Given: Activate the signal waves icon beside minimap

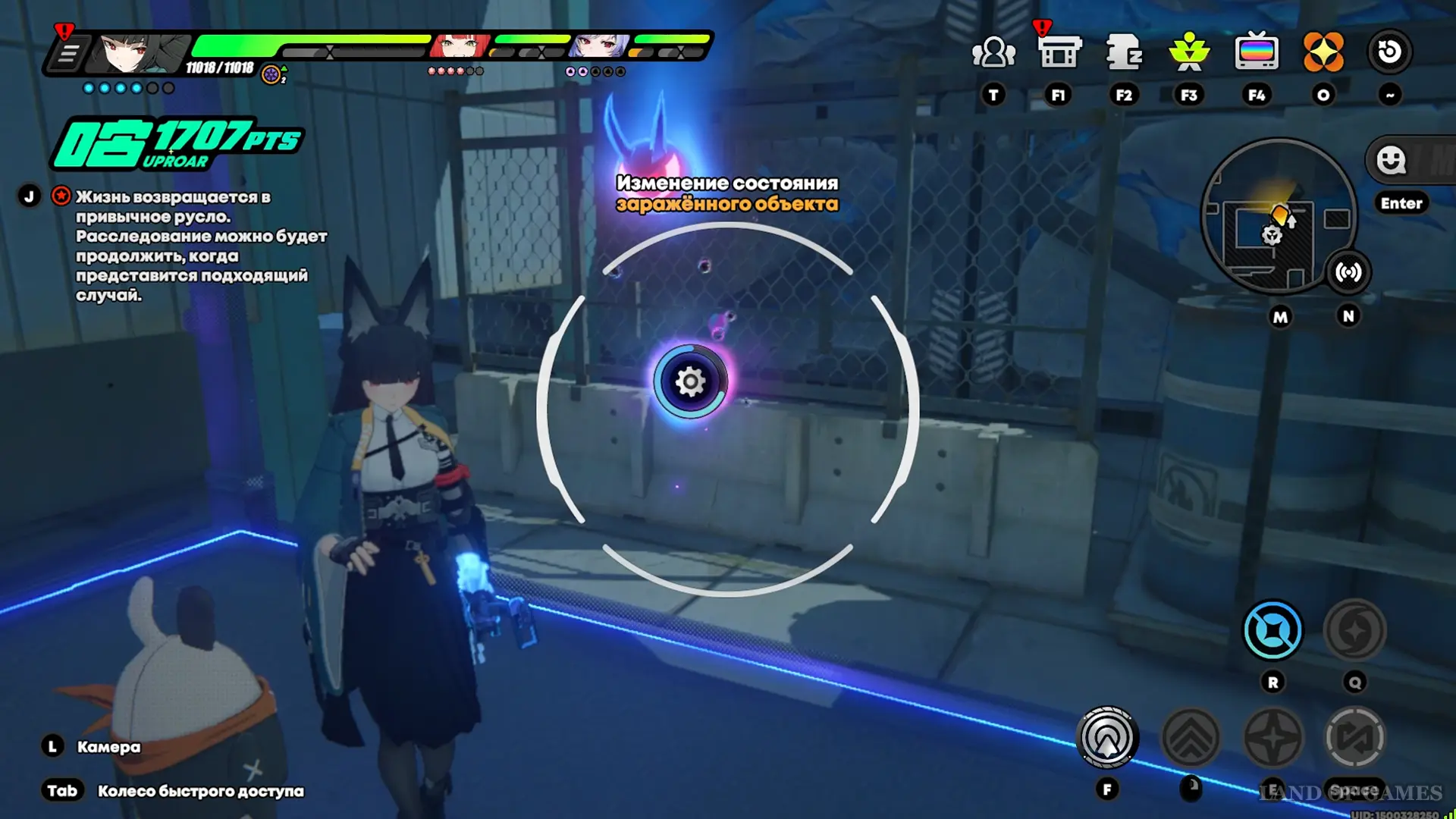Looking at the screenshot, I should 1348,272.
